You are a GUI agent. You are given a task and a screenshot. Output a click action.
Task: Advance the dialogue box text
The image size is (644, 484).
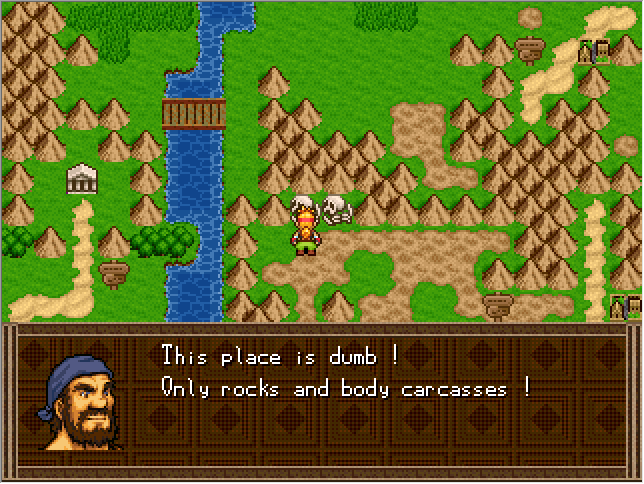345,400
